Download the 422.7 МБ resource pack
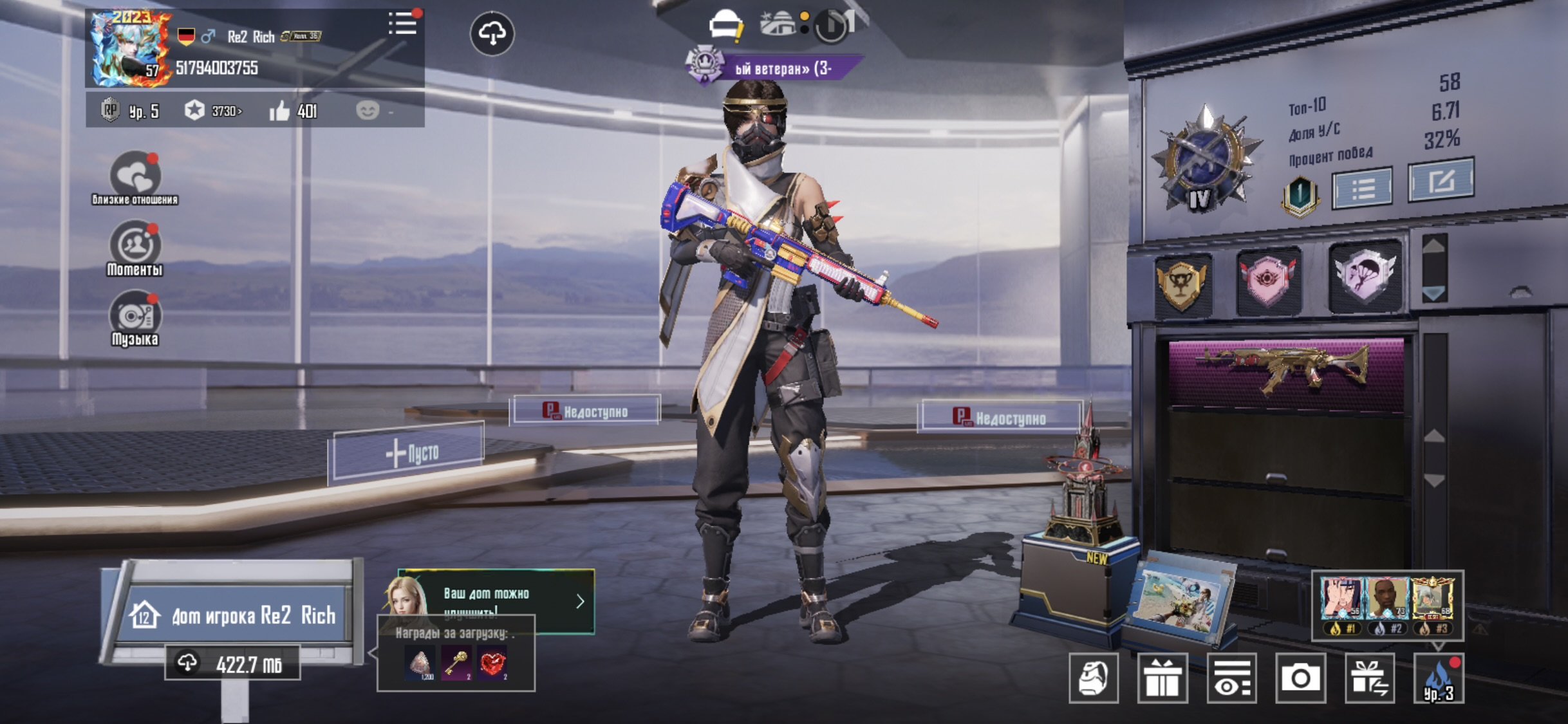Screen dimensions: 1568x724 point(233,663)
